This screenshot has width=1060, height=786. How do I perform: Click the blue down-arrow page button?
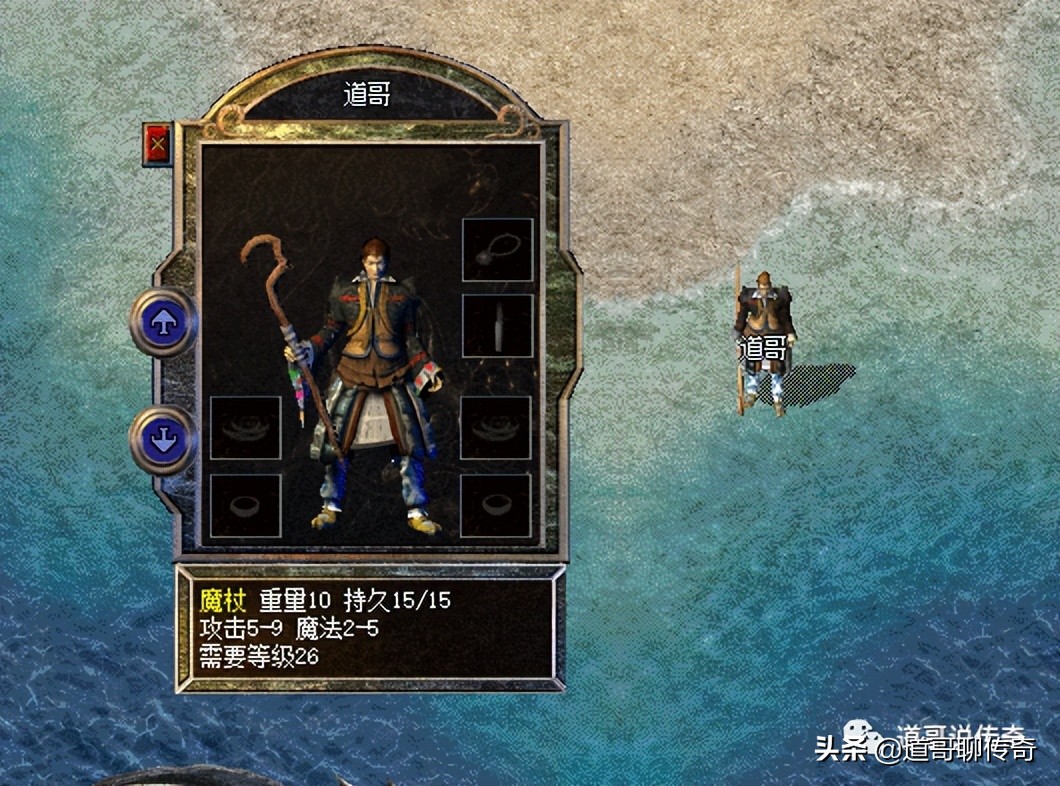(x=163, y=440)
